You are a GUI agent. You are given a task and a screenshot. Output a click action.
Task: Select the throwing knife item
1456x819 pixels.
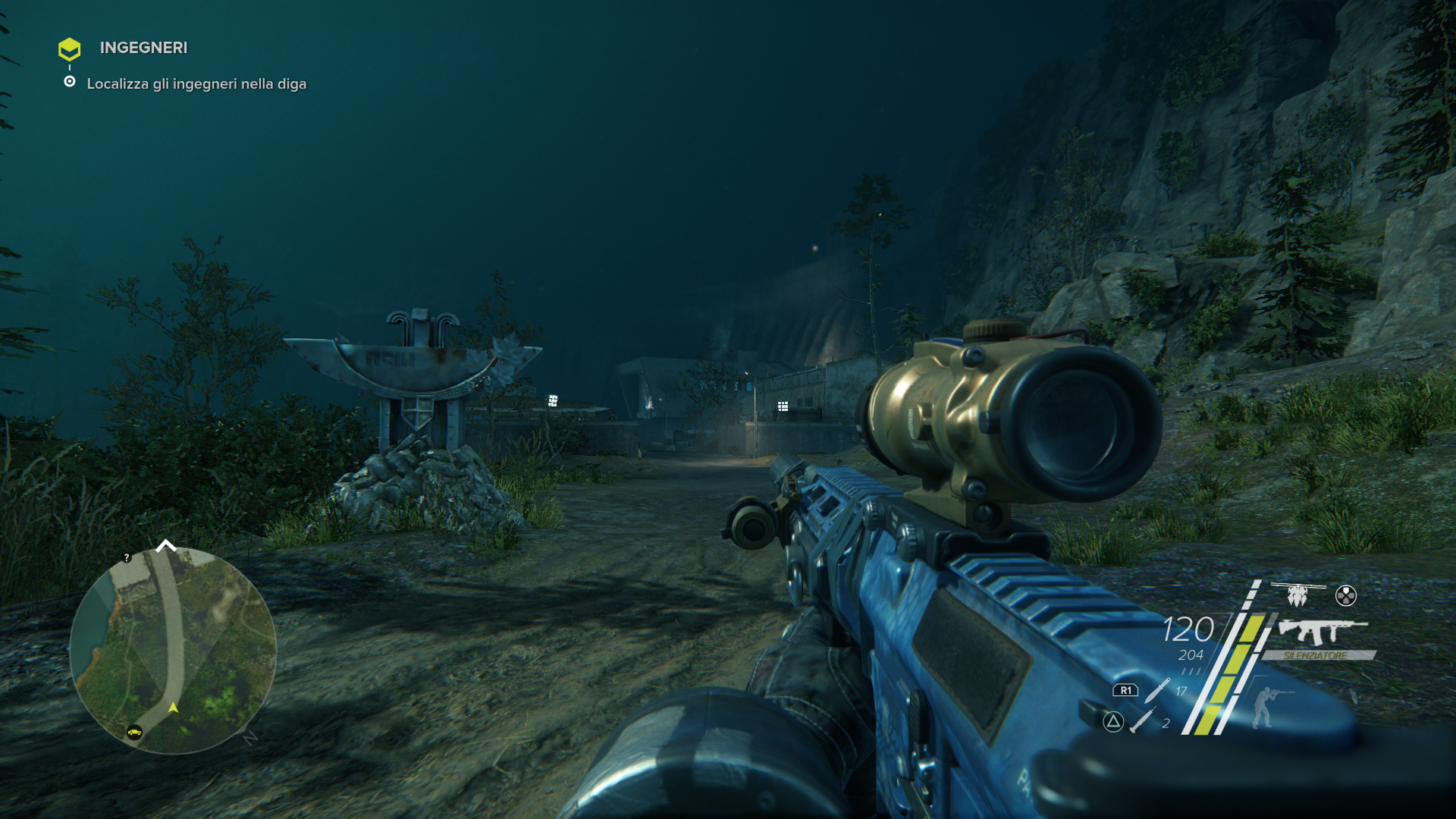click(1157, 690)
